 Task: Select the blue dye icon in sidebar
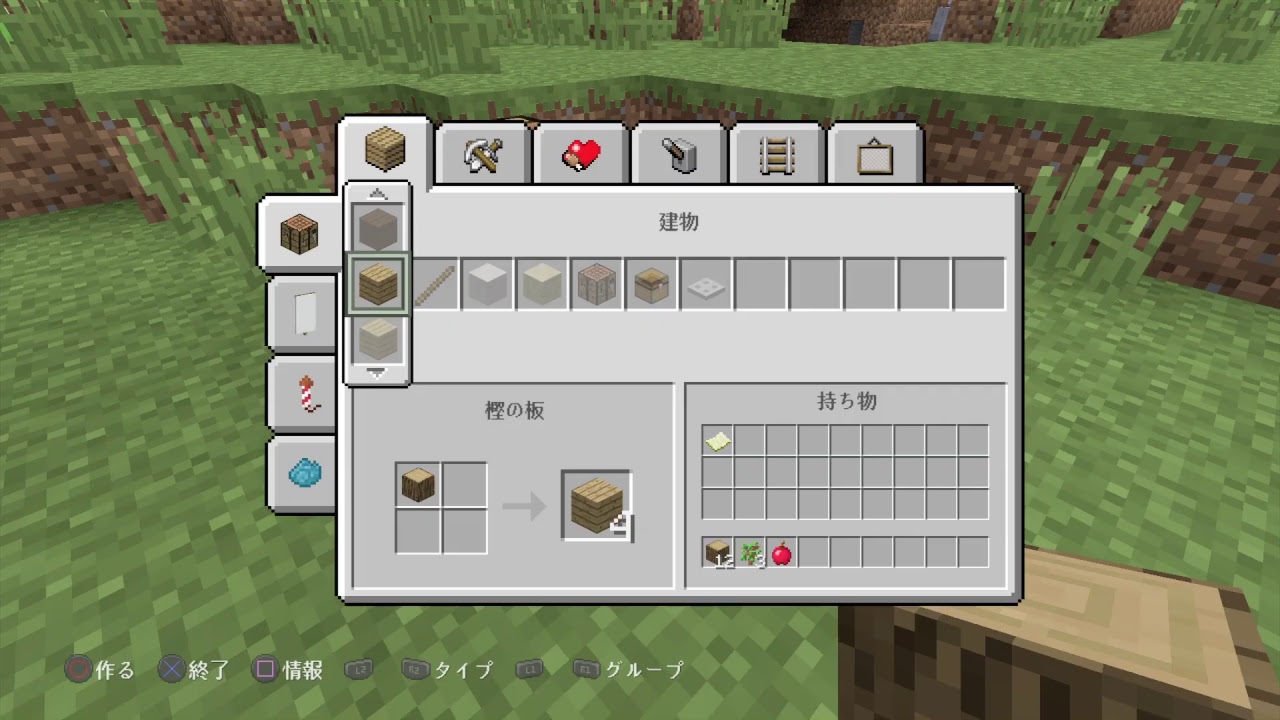(x=304, y=474)
